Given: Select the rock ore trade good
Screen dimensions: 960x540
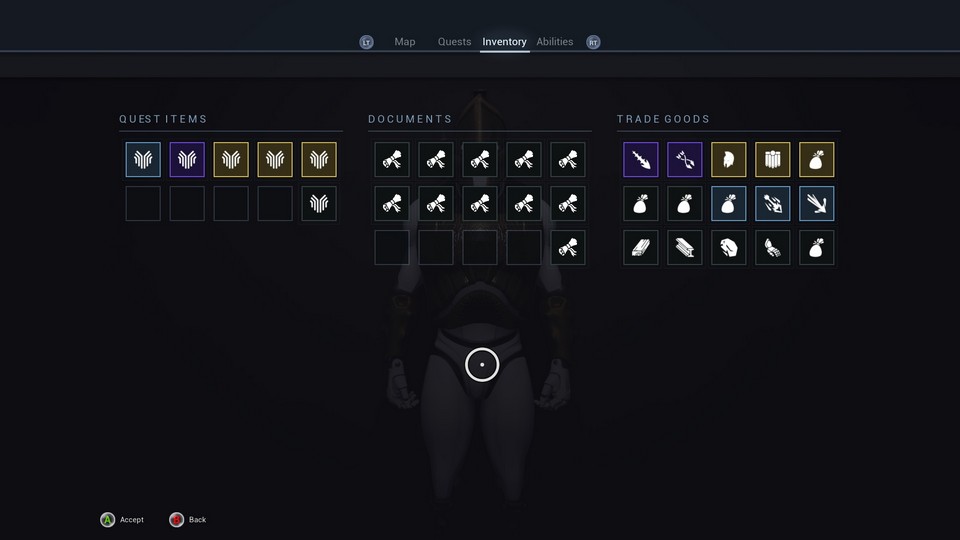Looking at the screenshot, I should (x=729, y=248).
